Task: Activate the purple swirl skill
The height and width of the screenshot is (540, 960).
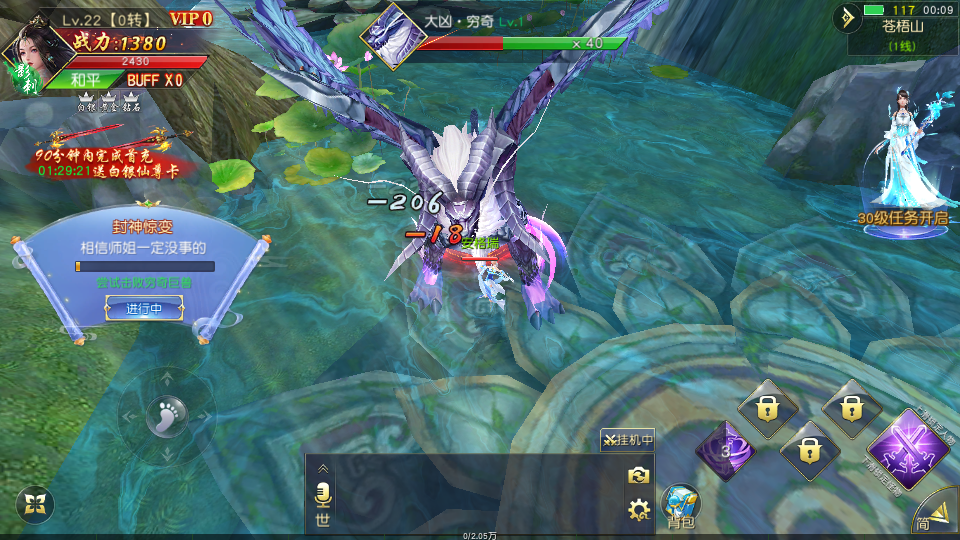Action: tap(724, 449)
